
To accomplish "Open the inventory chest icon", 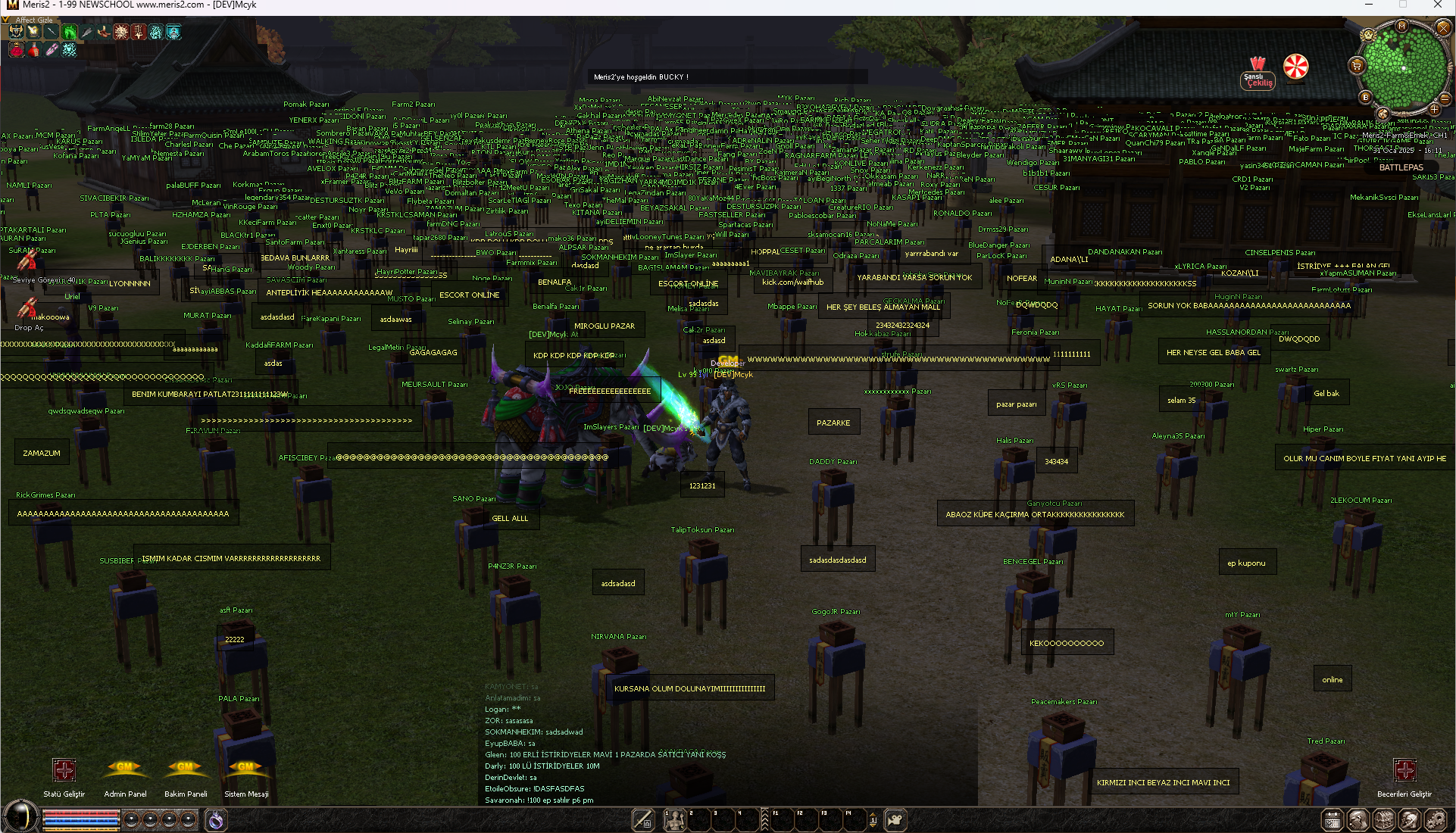I will pos(1384,821).
